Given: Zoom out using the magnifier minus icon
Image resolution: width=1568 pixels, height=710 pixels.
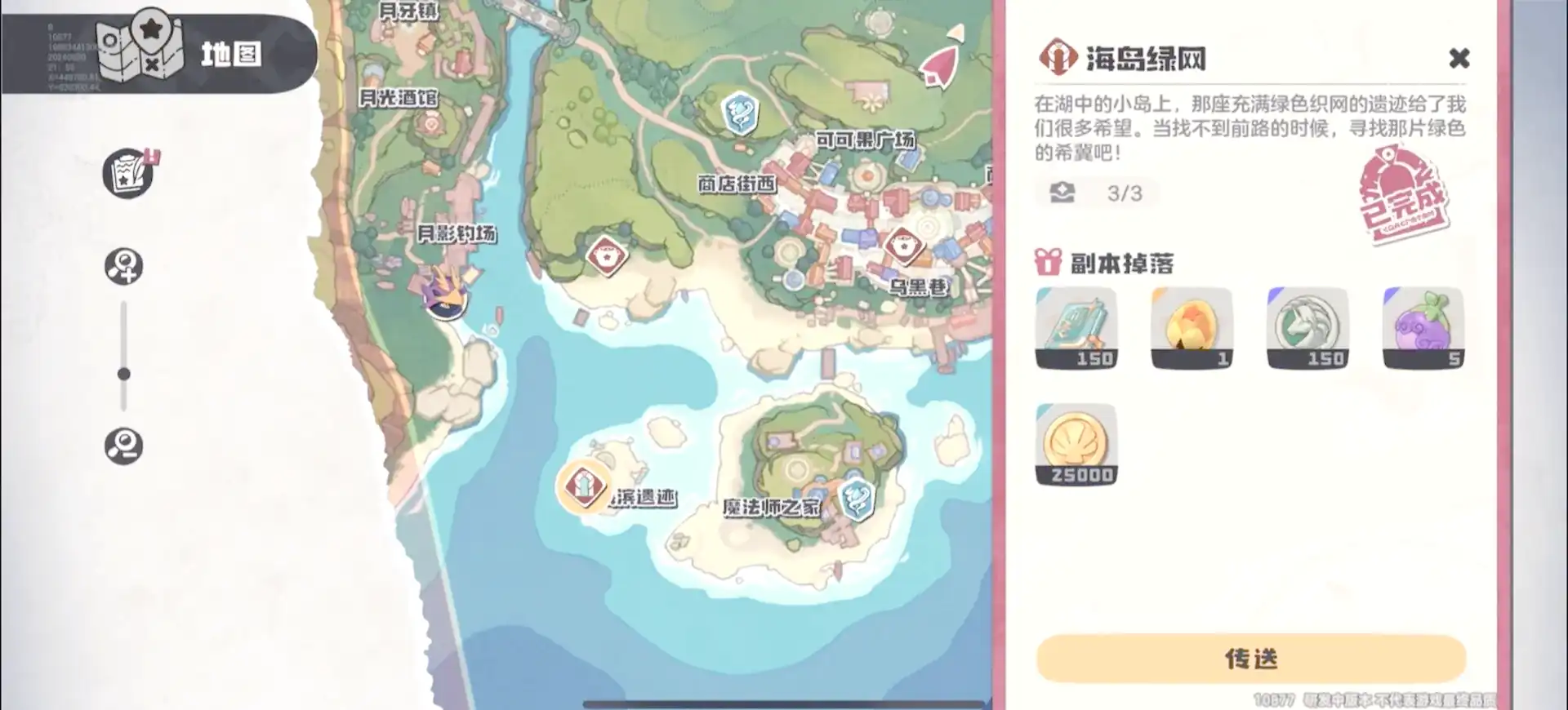Looking at the screenshot, I should (x=124, y=447).
